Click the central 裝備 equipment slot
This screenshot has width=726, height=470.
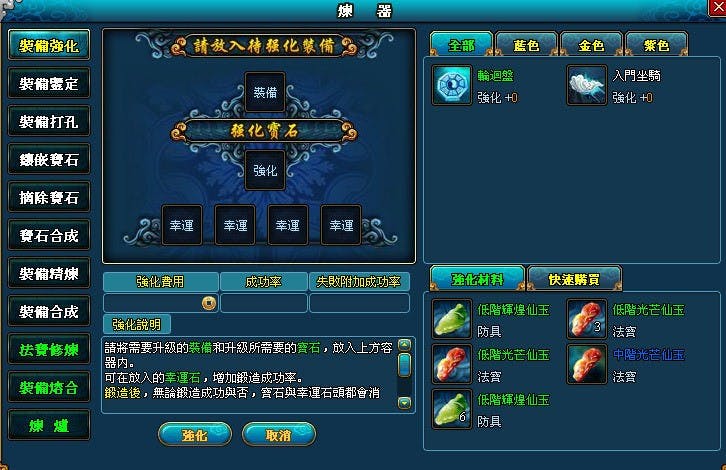click(x=265, y=91)
